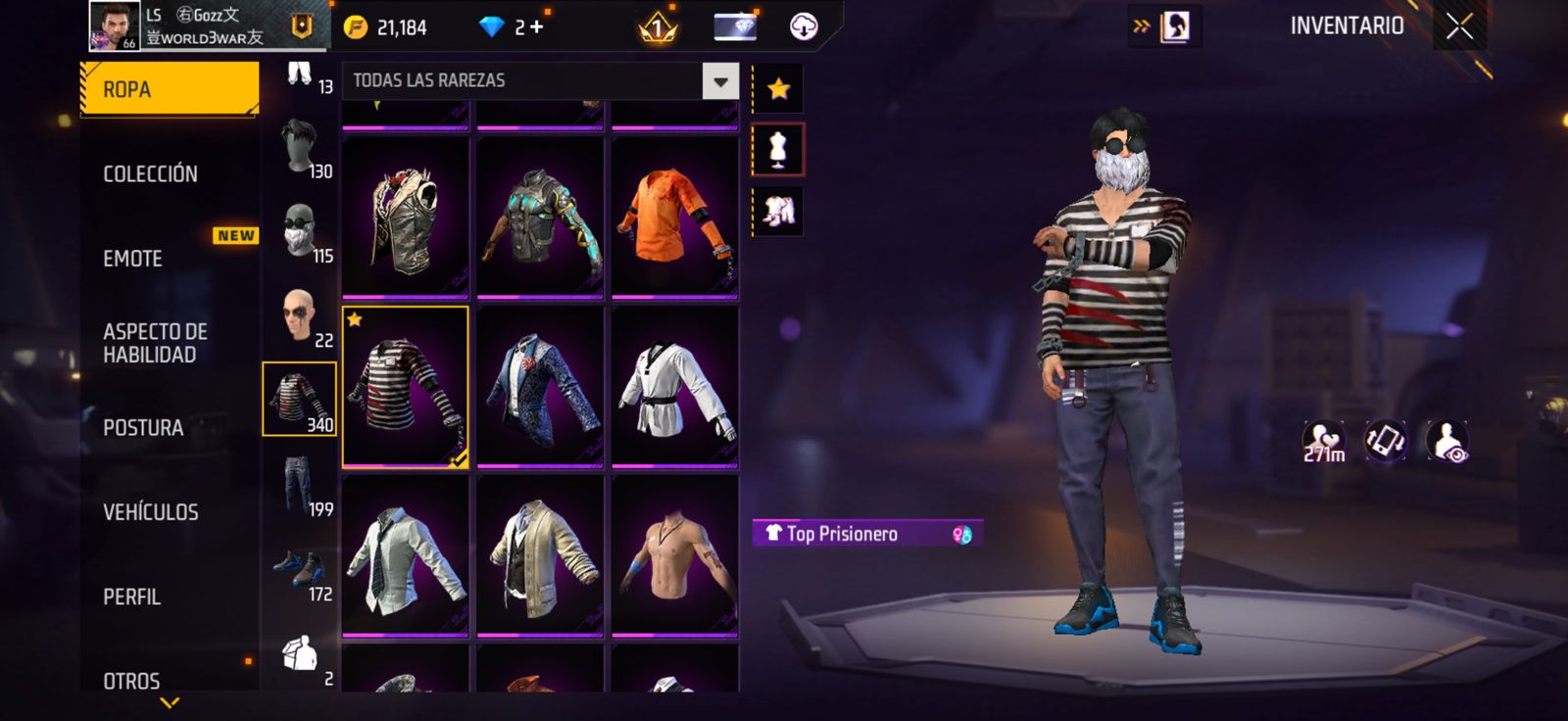1568x721 pixels.
Task: Open the Todas las Rarezas dropdown
Action: pos(720,81)
